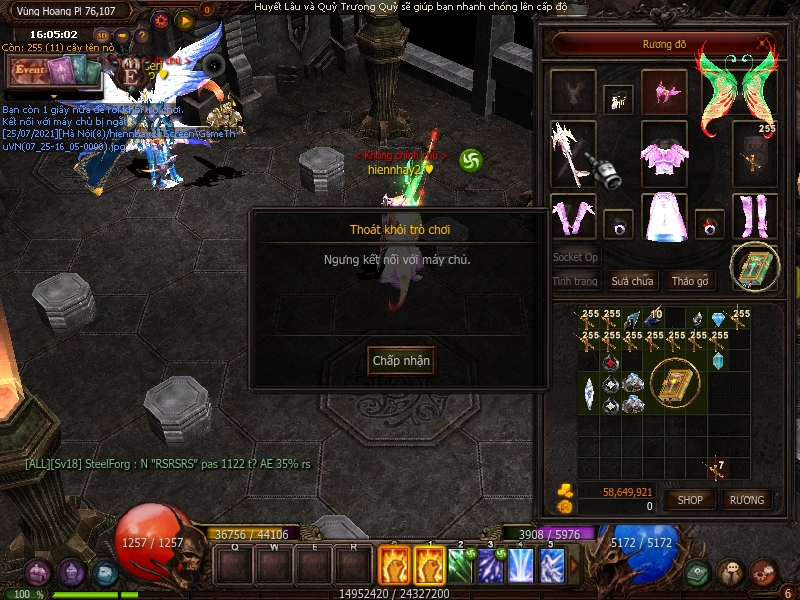
Task: Select the large golden book in inventory
Action: coord(675,381)
